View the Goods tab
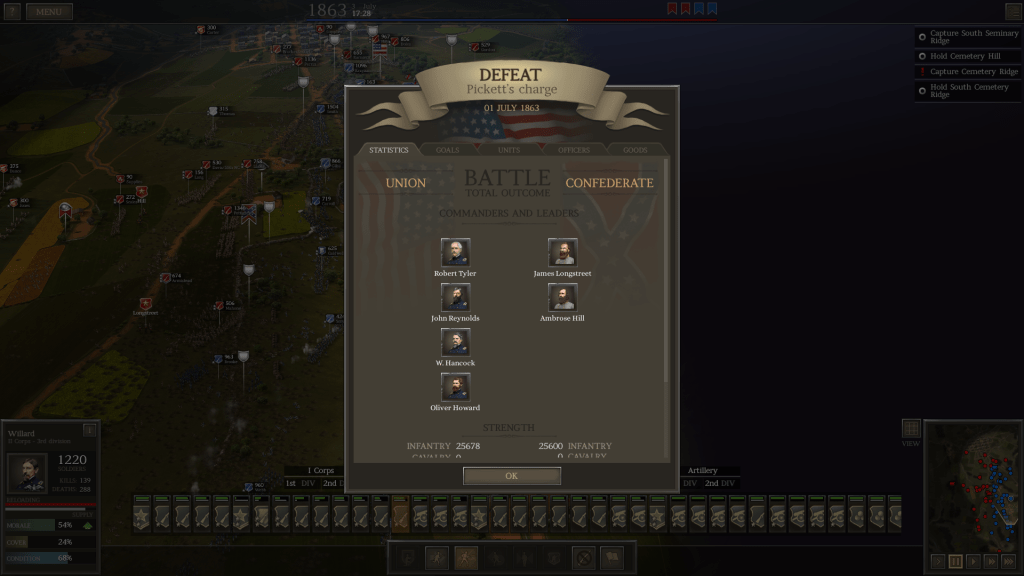Screen dimensions: 1024x576 [x=635, y=150]
